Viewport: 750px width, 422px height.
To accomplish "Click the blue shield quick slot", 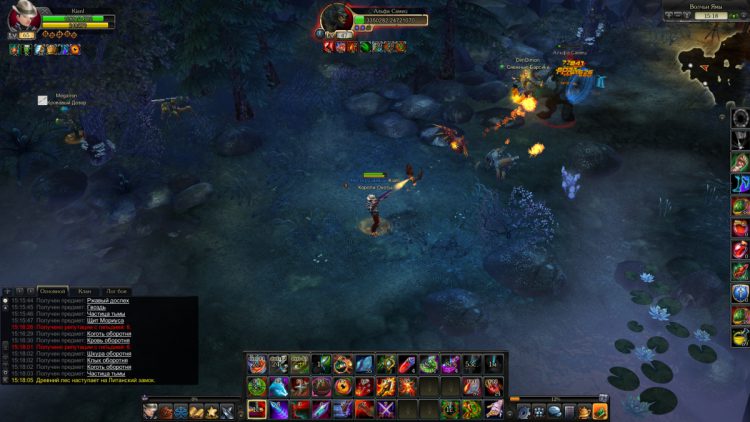I will point(740,293).
